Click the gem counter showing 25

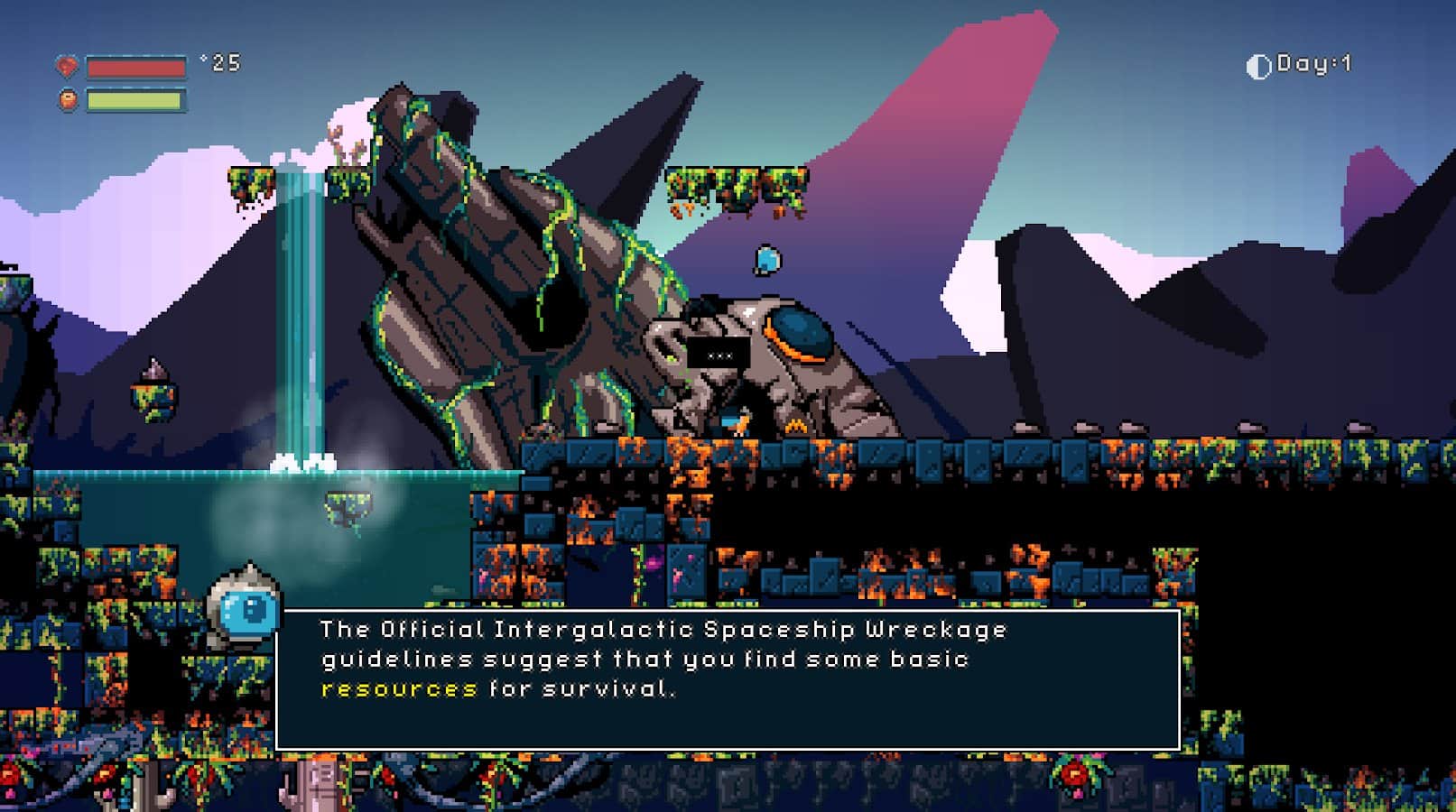click(x=224, y=63)
